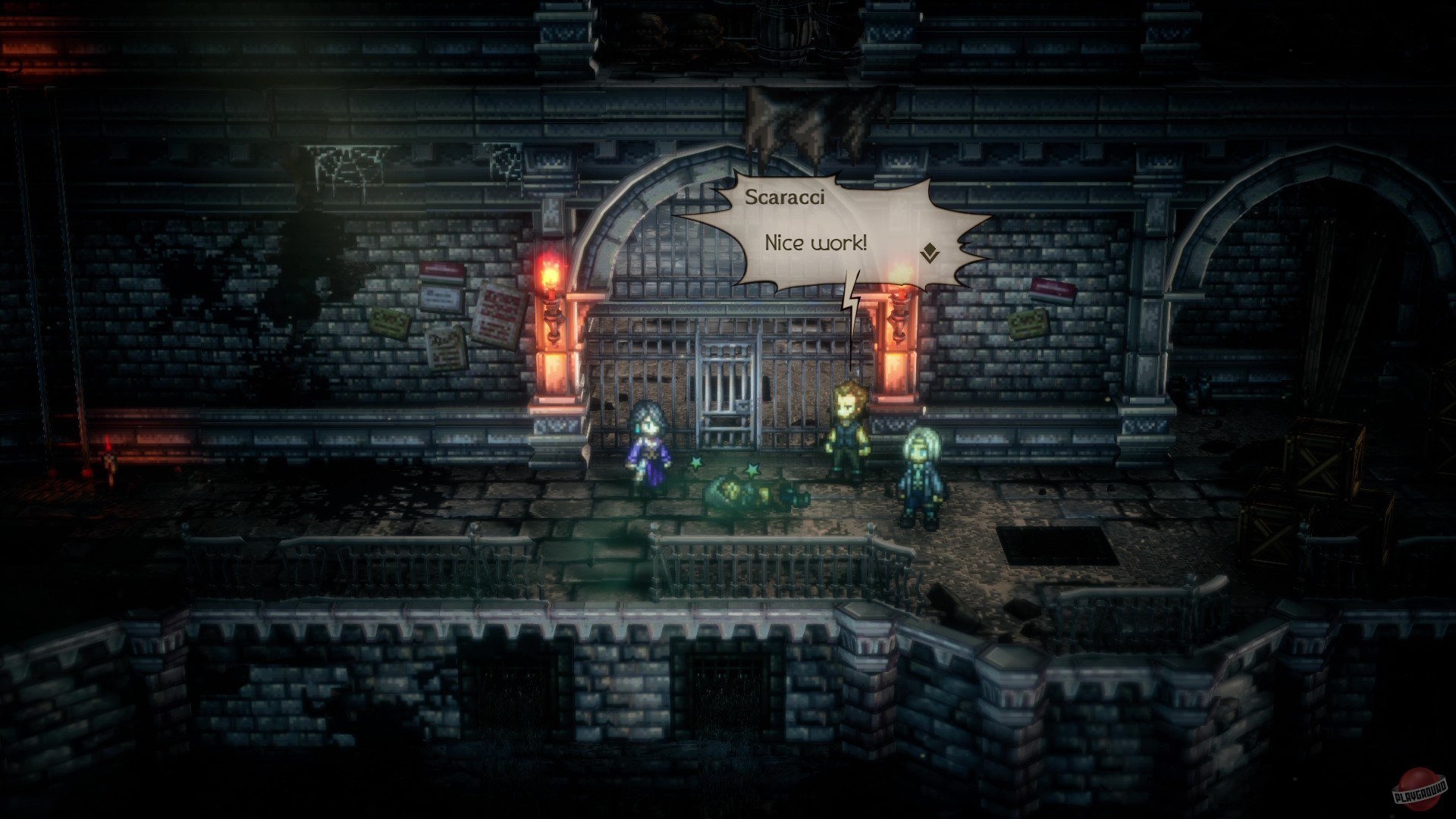
Task: Click the Scaracci name label in the speech bubble
Action: [786, 197]
